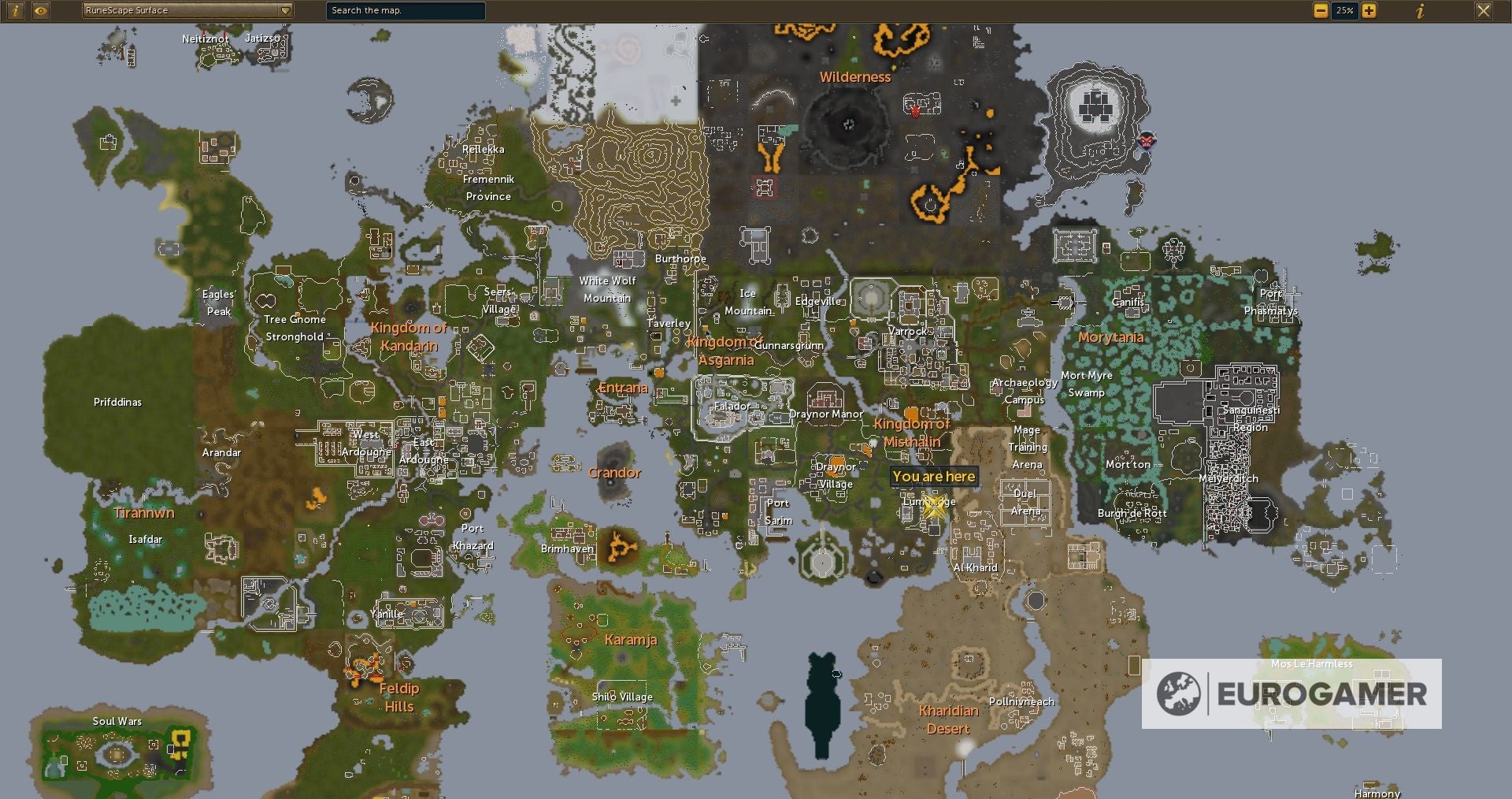Image resolution: width=1512 pixels, height=799 pixels.
Task: Click the info icon beside zoom controls
Action: [x=1421, y=12]
